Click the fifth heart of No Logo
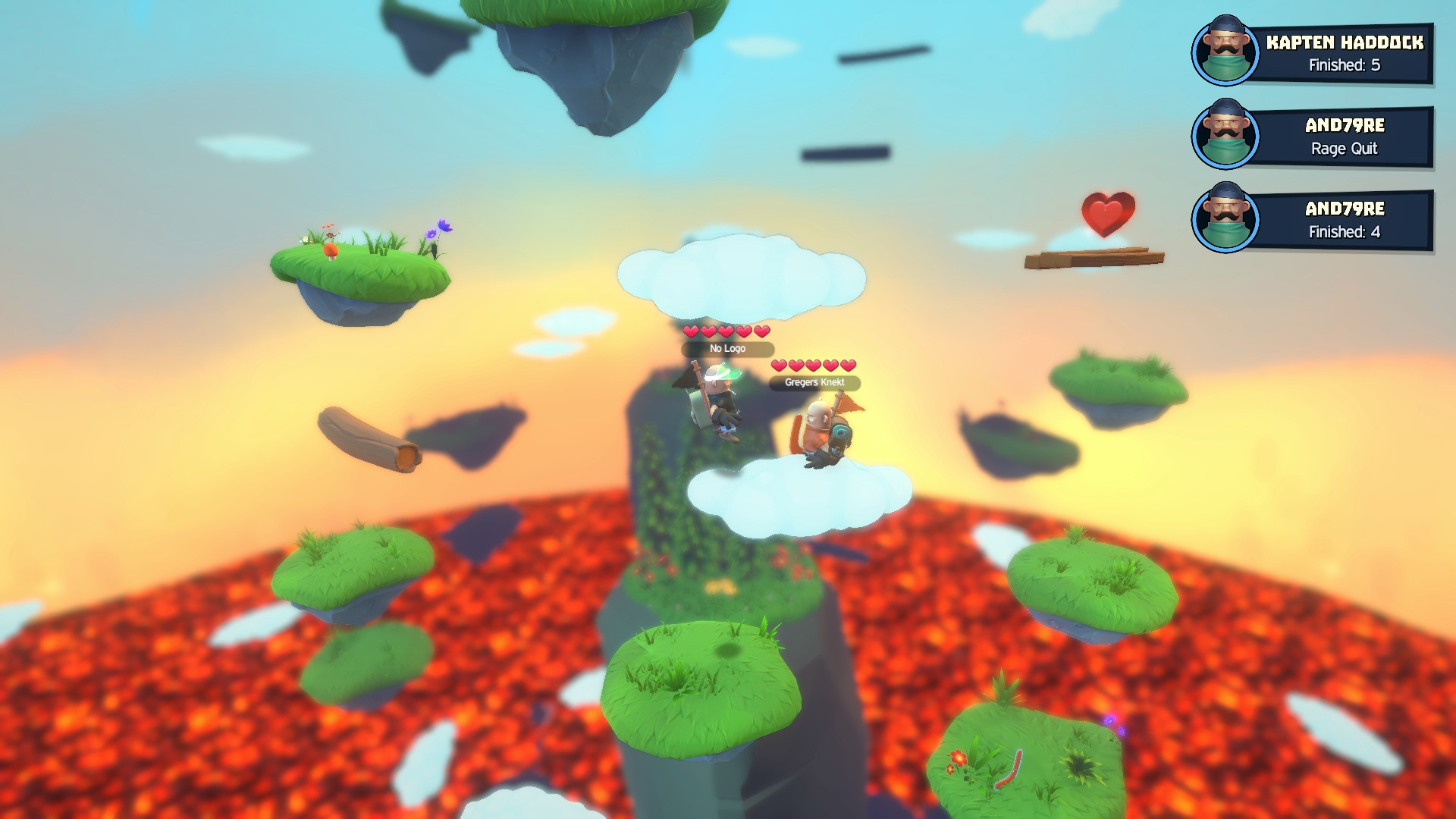 [x=762, y=332]
